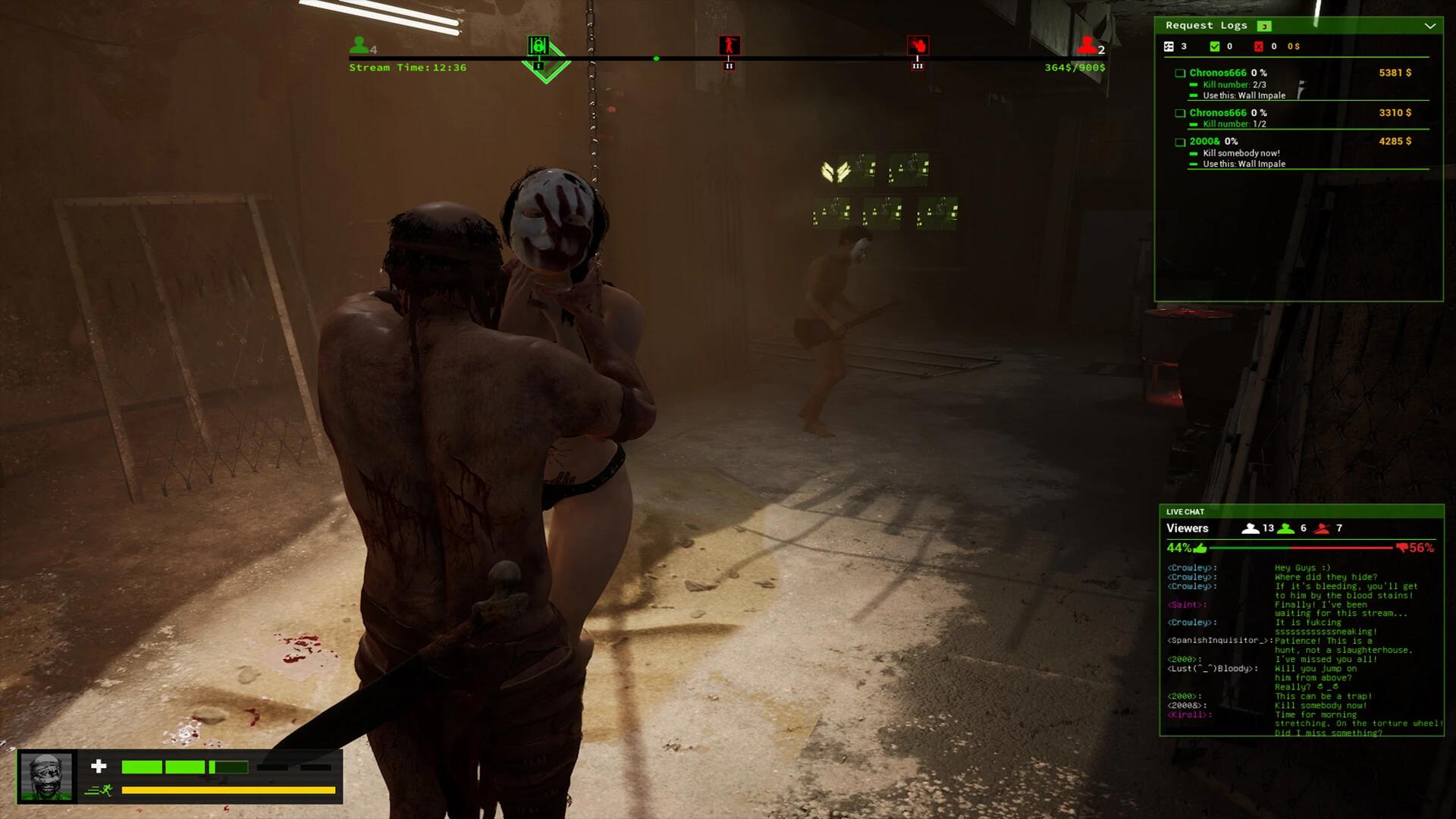The height and width of the screenshot is (819, 1456).
Task: Click the stage III red splatter icon
Action: coord(918,45)
